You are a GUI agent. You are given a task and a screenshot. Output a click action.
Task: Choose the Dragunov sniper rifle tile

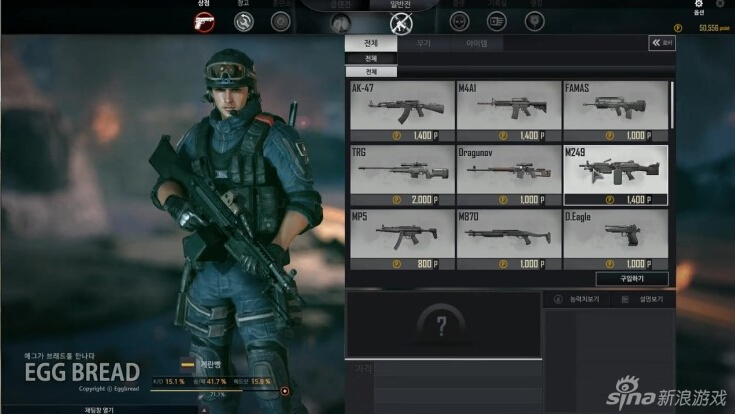pos(508,175)
